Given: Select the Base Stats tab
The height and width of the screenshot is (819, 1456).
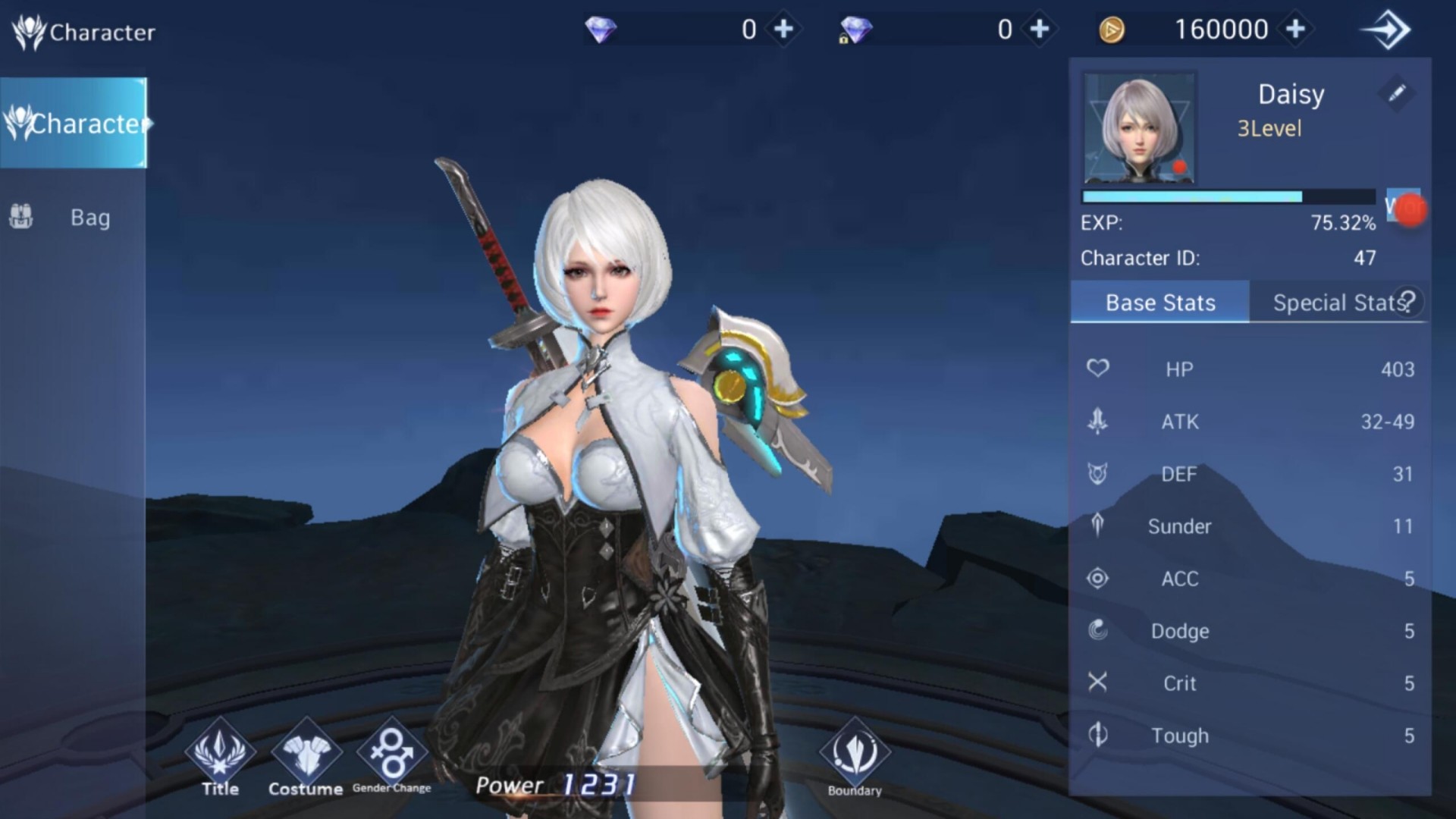Looking at the screenshot, I should pos(1159,303).
